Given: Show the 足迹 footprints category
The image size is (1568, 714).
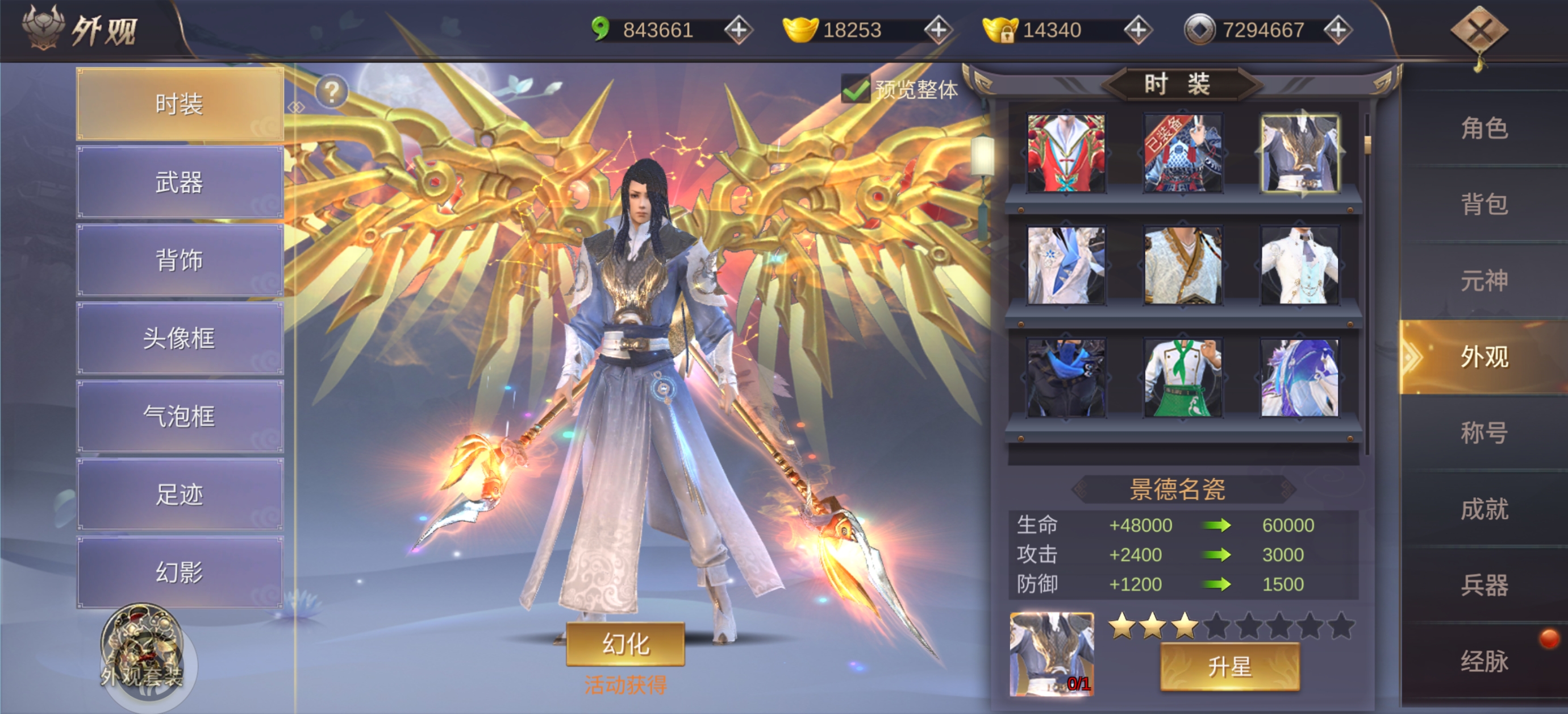Looking at the screenshot, I should pyautogui.click(x=180, y=494).
